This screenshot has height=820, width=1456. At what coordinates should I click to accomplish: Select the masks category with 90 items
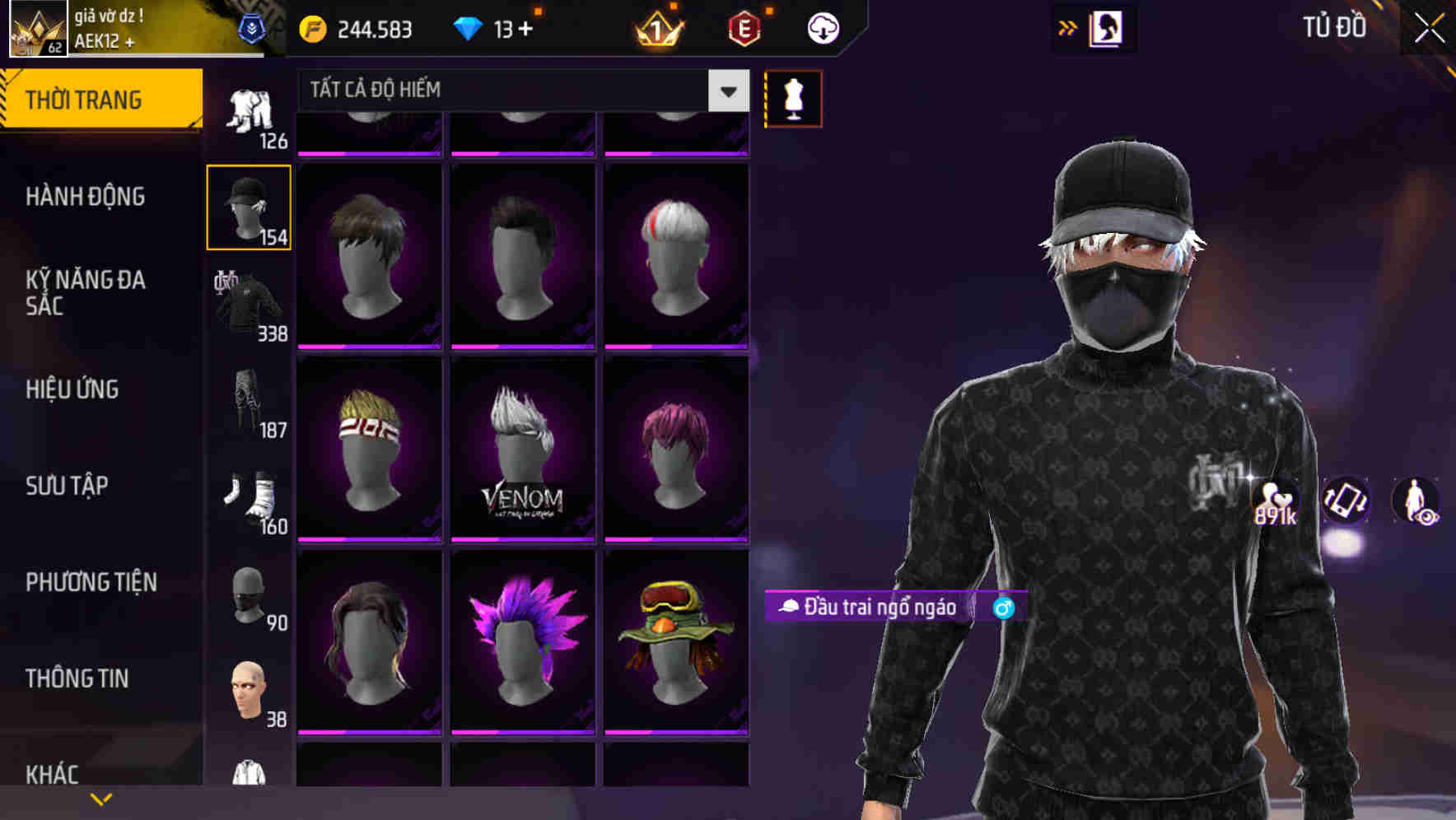(x=249, y=594)
